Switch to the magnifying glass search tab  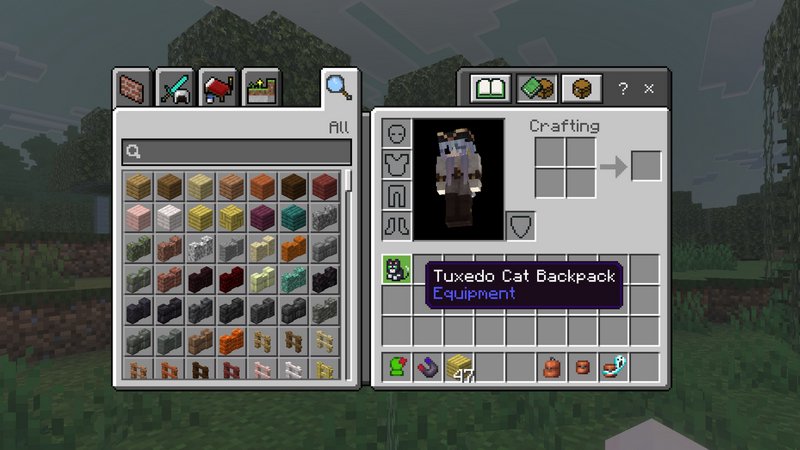(x=337, y=87)
